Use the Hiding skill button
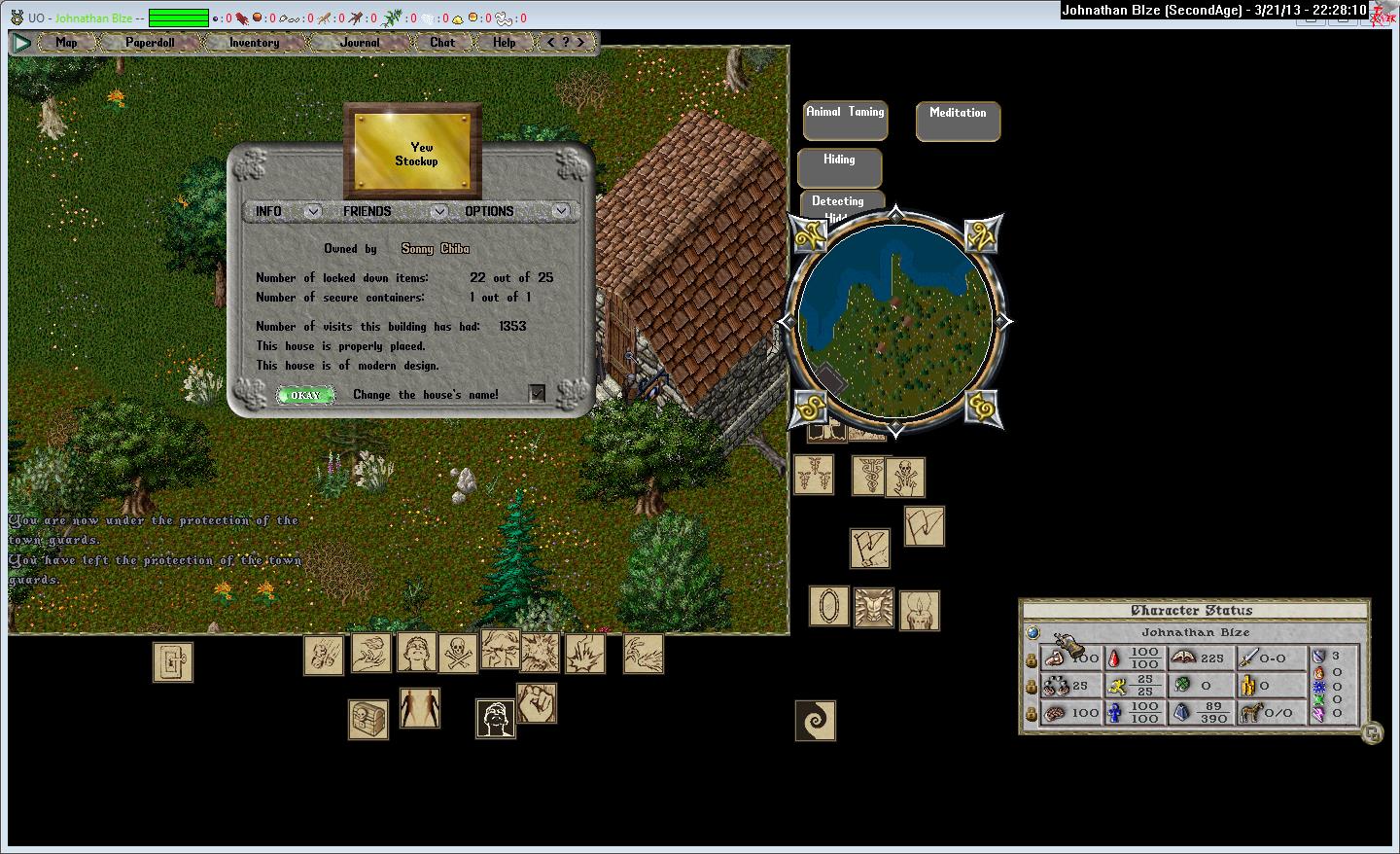 pyautogui.click(x=839, y=167)
